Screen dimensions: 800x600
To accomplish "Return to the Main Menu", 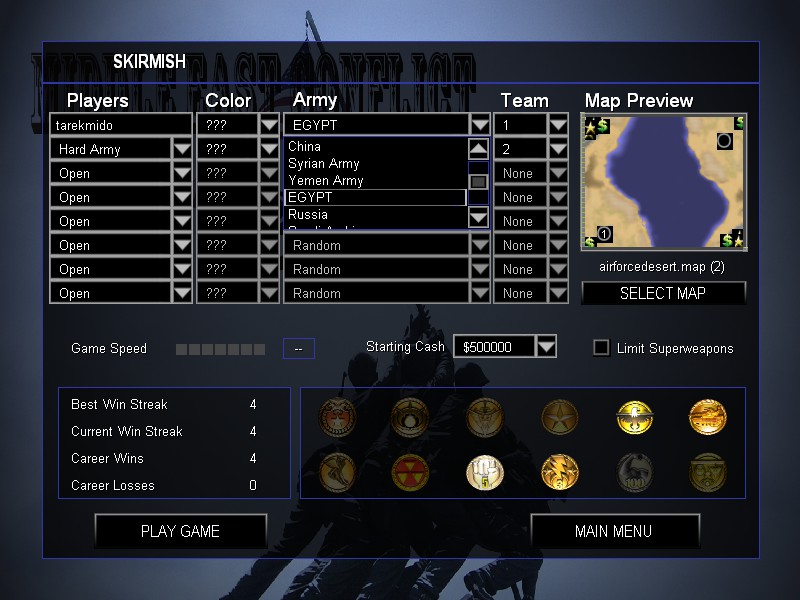I will coord(613,531).
